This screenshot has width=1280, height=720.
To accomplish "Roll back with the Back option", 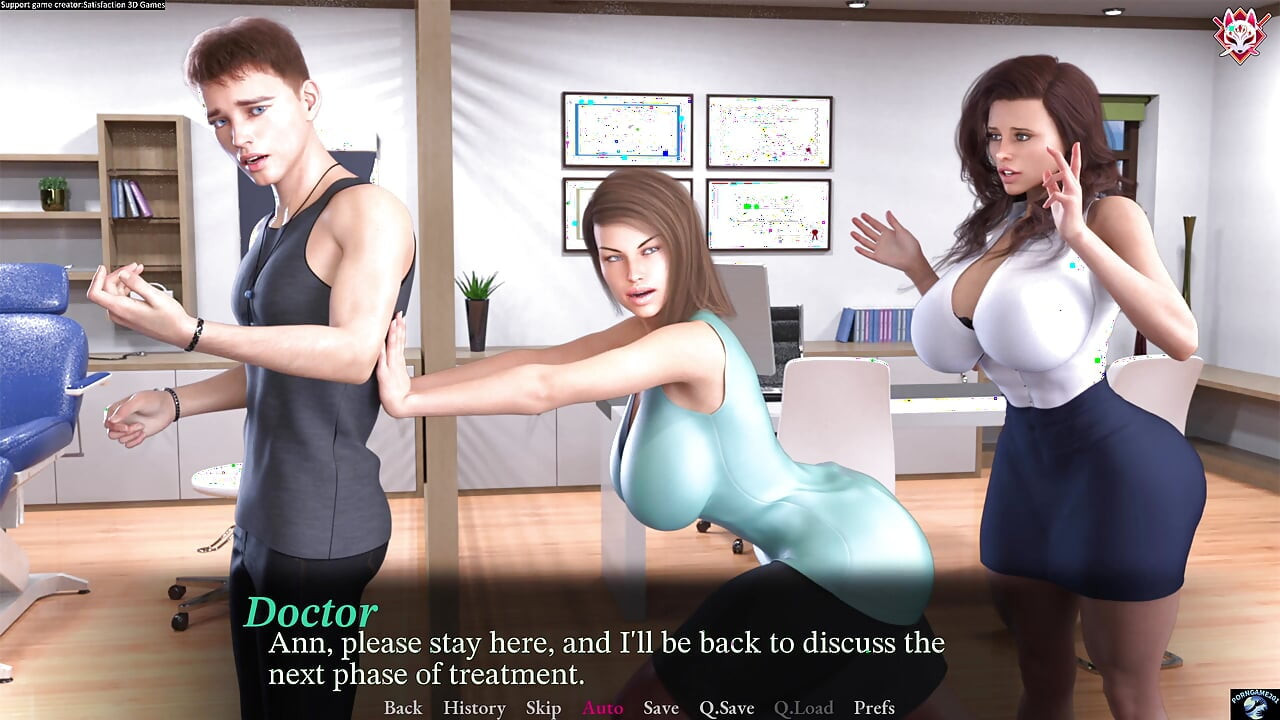I will [x=402, y=708].
